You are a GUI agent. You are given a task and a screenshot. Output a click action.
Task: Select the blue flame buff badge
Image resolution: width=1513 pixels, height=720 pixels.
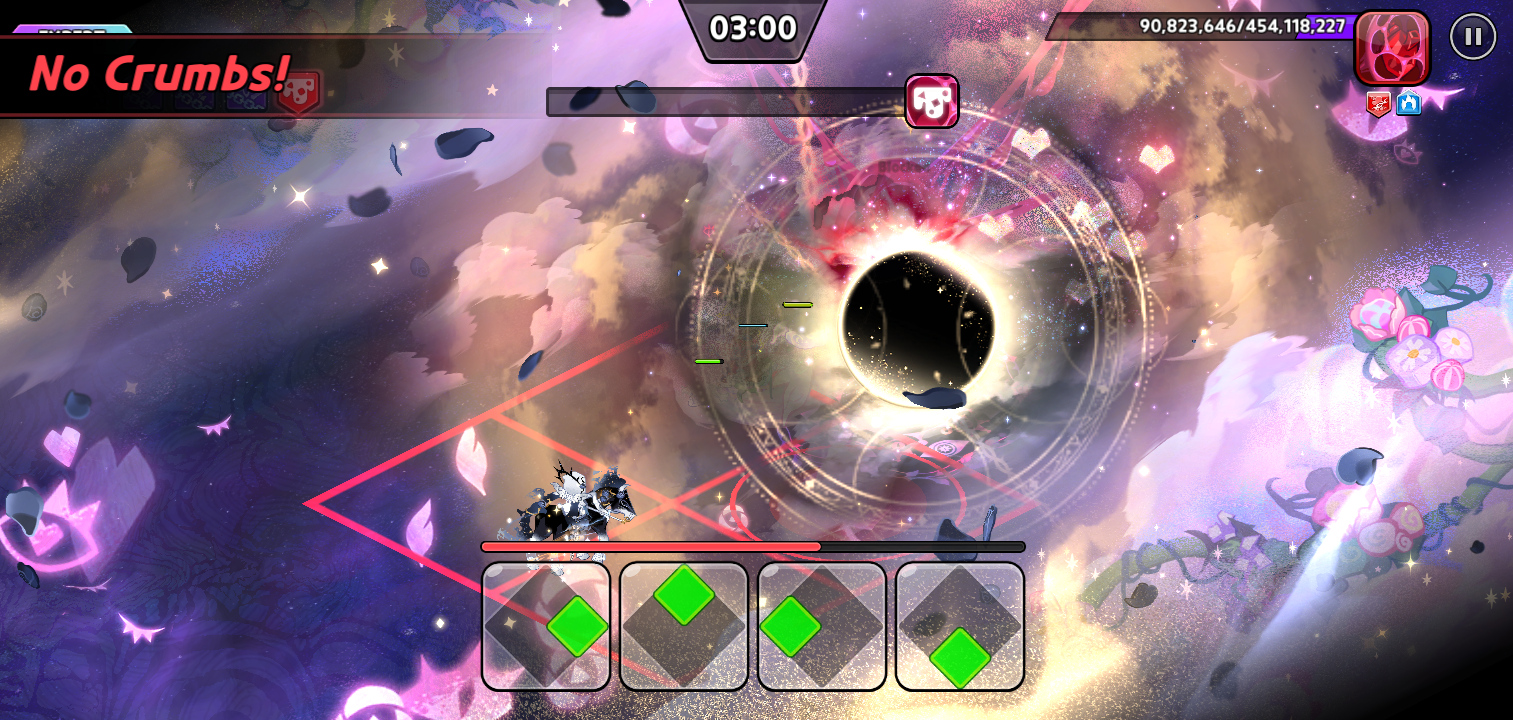1408,102
